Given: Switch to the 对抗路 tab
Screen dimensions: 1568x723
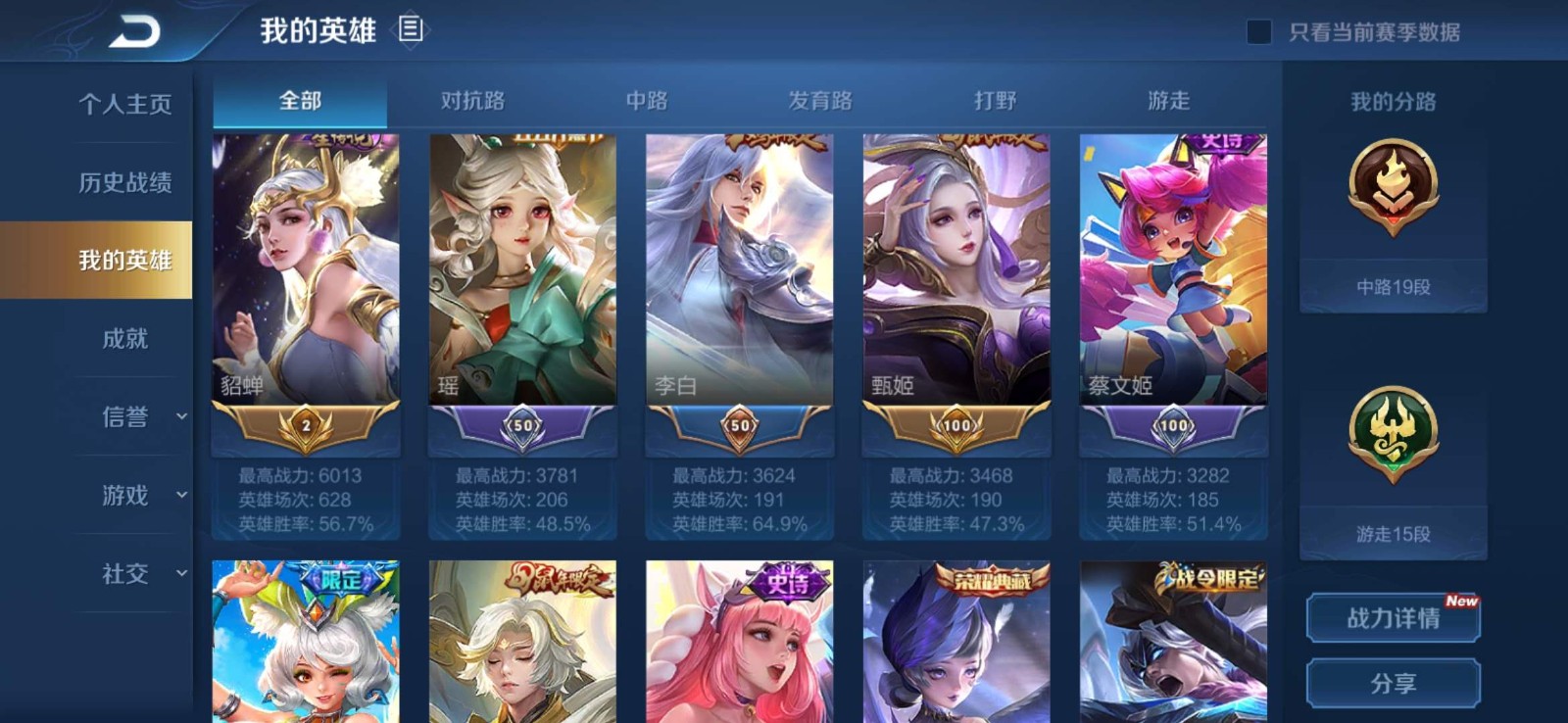Looking at the screenshot, I should [x=472, y=101].
